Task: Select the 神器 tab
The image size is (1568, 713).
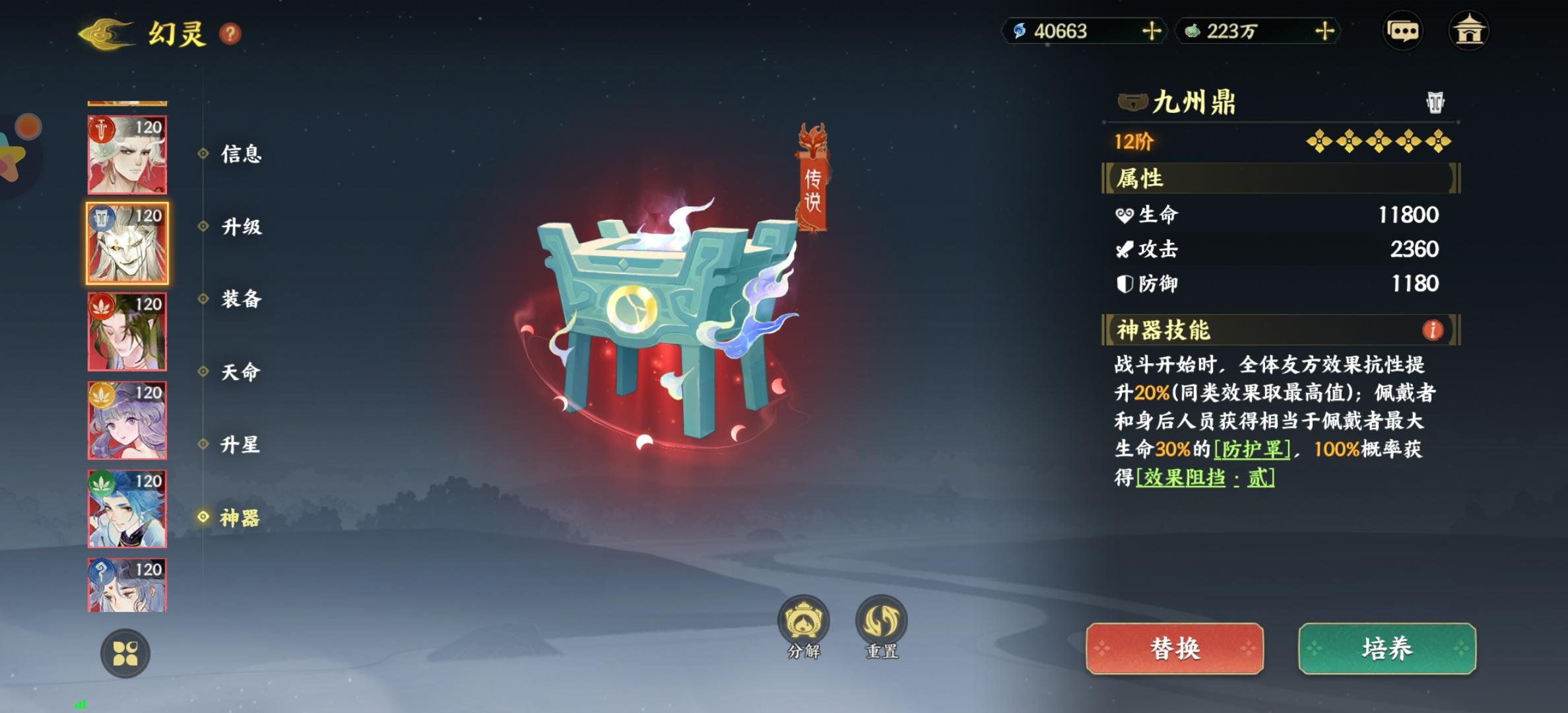Action: [240, 518]
